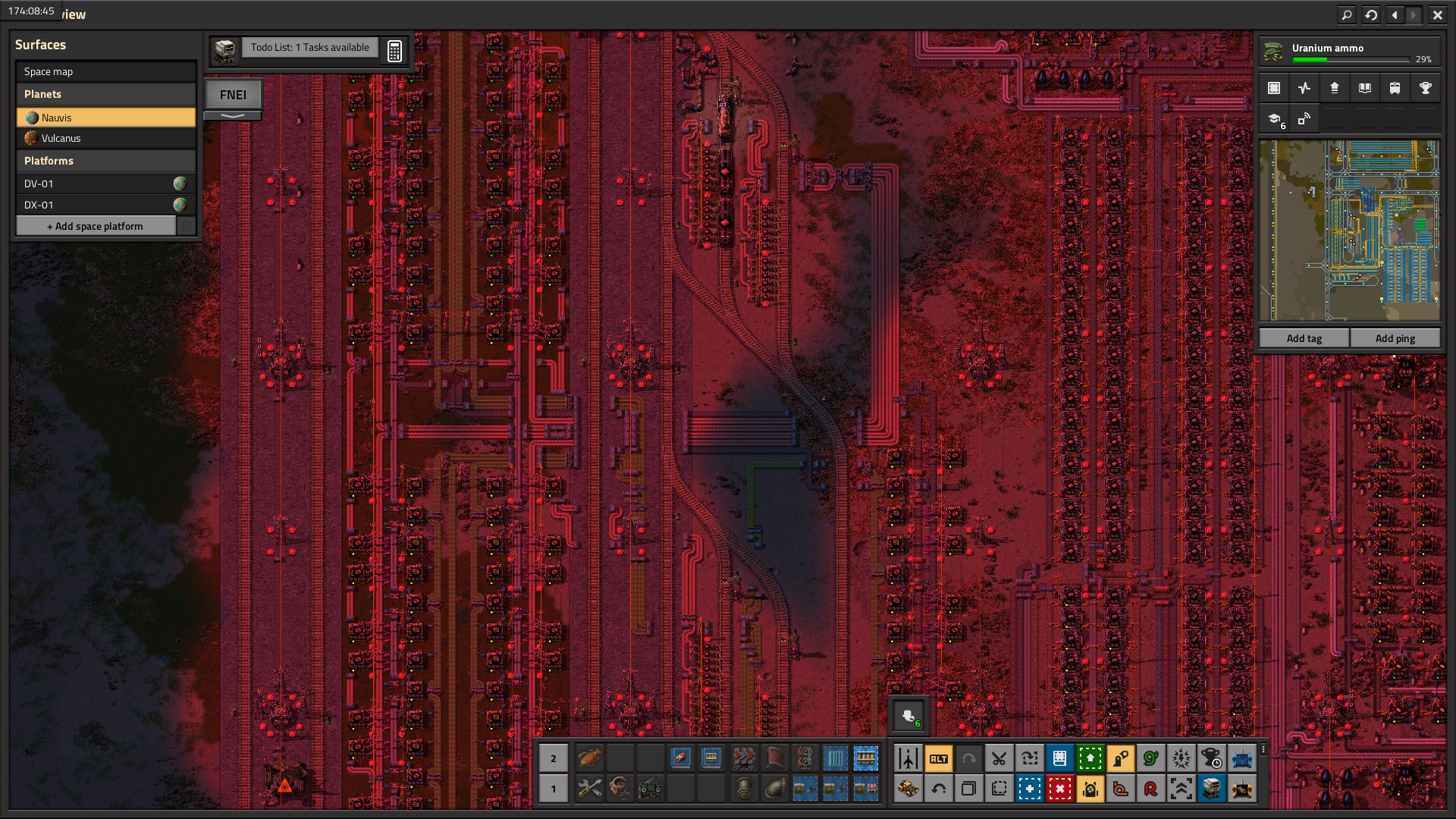Open the trains overview icon
1456x819 pixels.
pyautogui.click(x=1395, y=88)
